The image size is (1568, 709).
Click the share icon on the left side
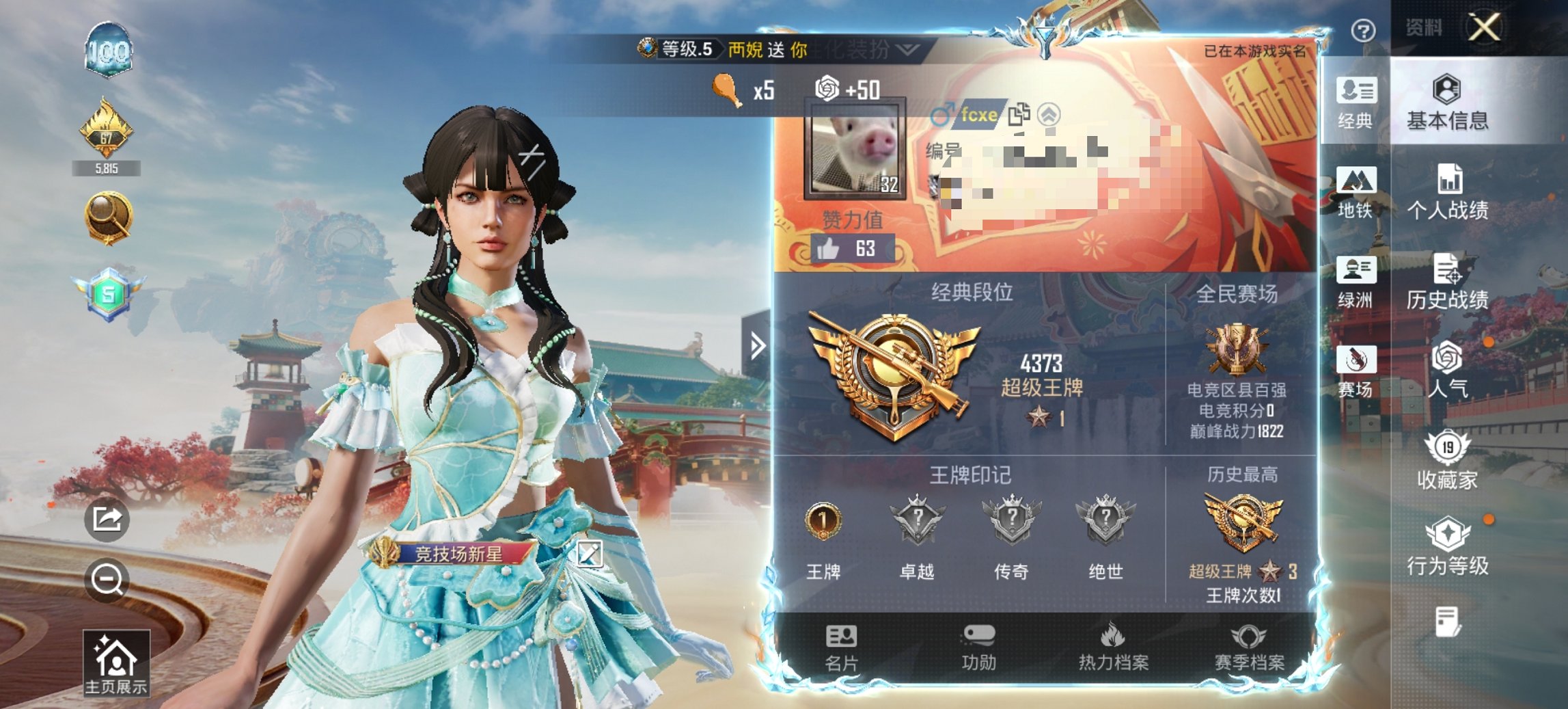coord(108,520)
